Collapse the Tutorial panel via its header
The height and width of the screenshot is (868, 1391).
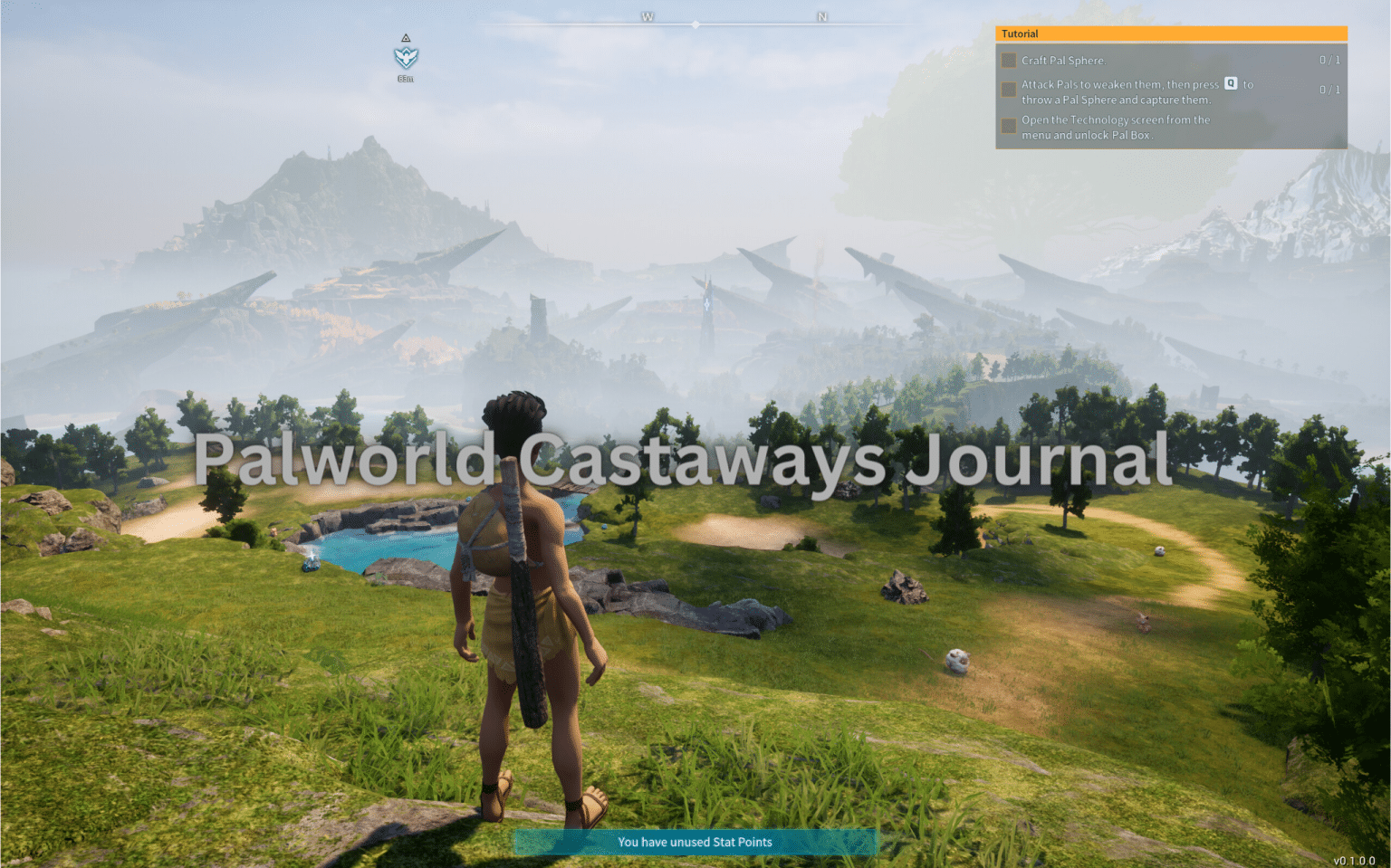(1171, 33)
